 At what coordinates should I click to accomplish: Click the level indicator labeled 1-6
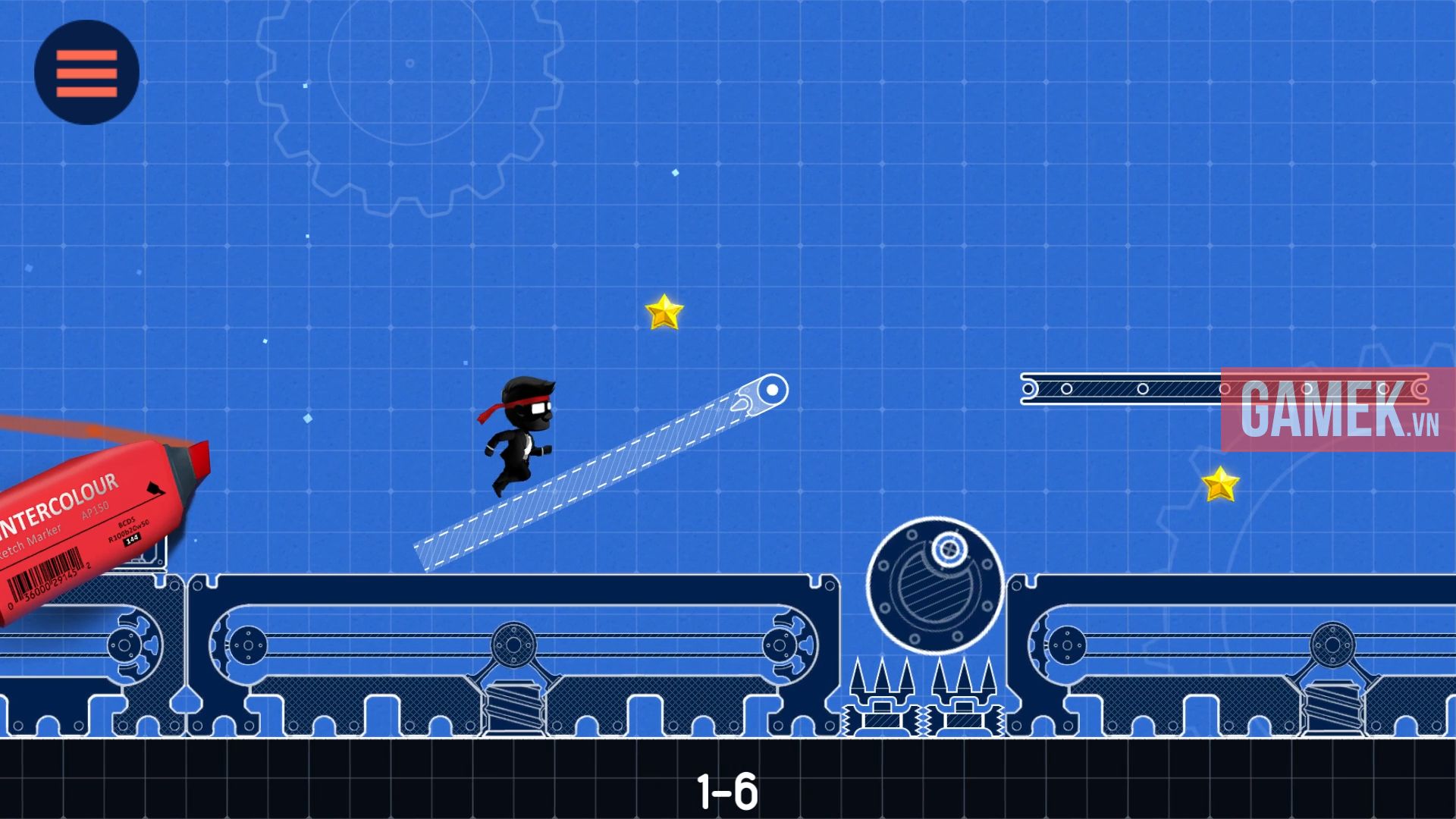[728, 789]
